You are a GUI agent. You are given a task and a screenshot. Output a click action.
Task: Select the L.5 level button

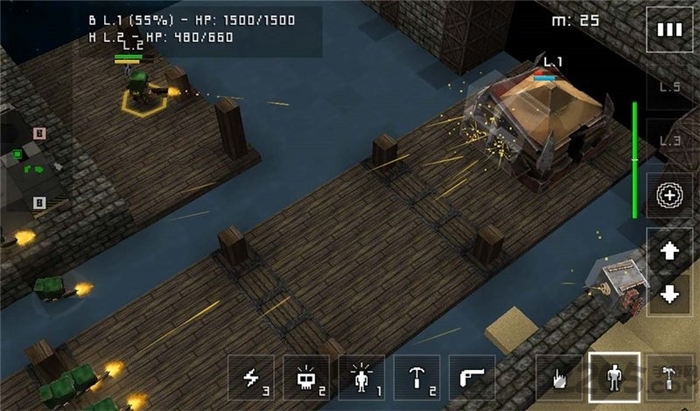667,88
